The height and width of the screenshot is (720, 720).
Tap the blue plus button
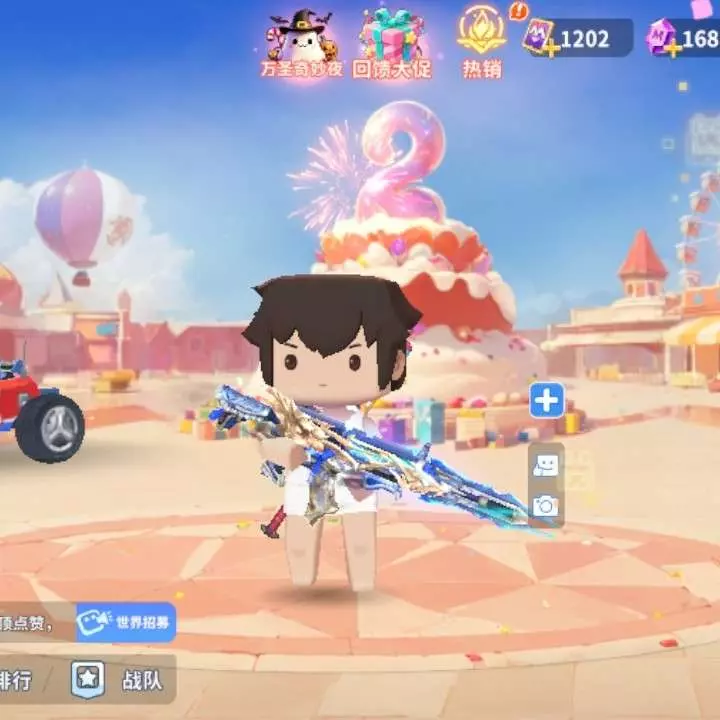click(x=546, y=402)
